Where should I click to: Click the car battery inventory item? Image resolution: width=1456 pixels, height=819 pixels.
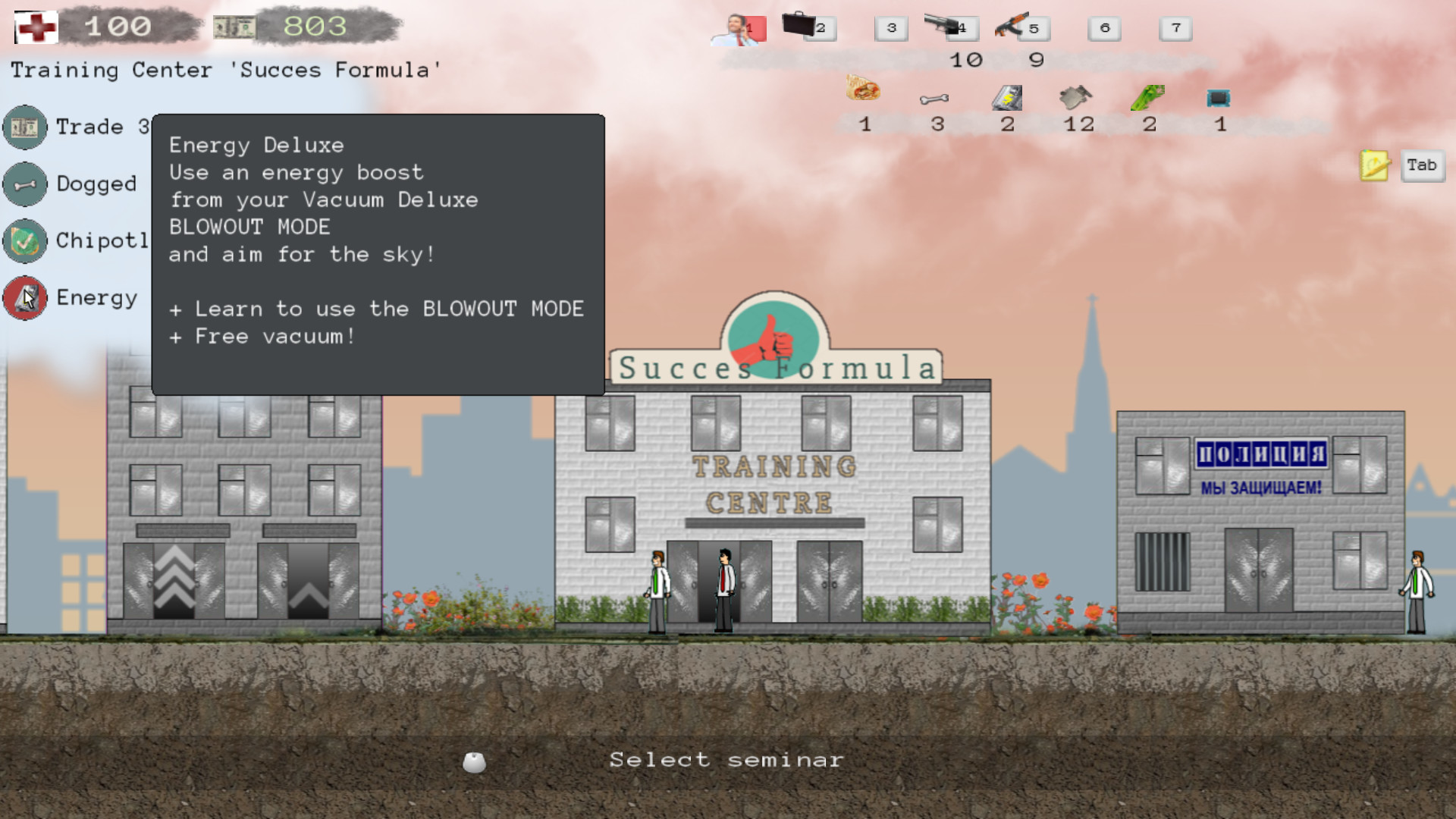pyautogui.click(x=1007, y=96)
